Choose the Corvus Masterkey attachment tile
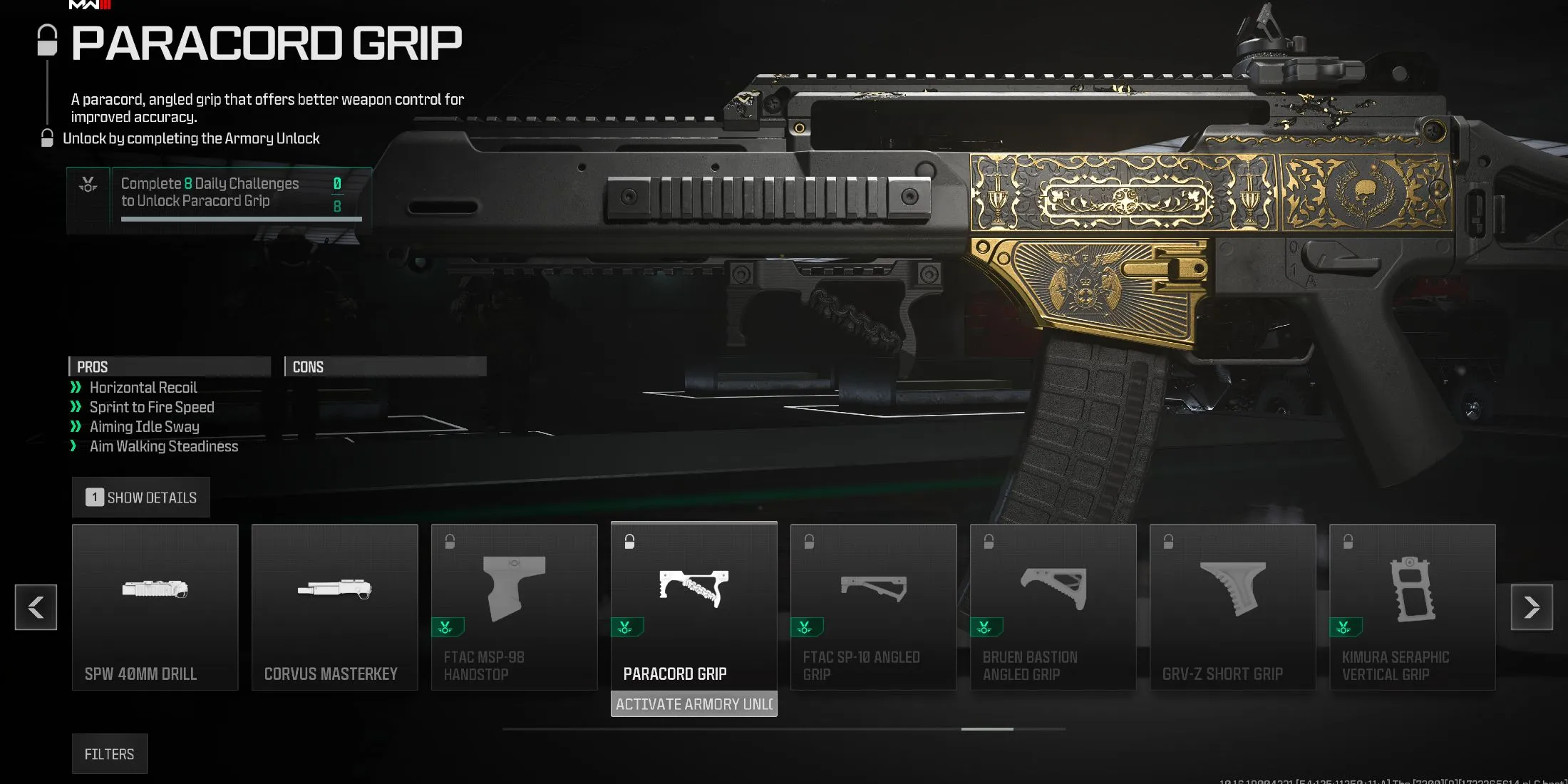Viewport: 1568px width, 784px height. pyautogui.click(x=334, y=607)
